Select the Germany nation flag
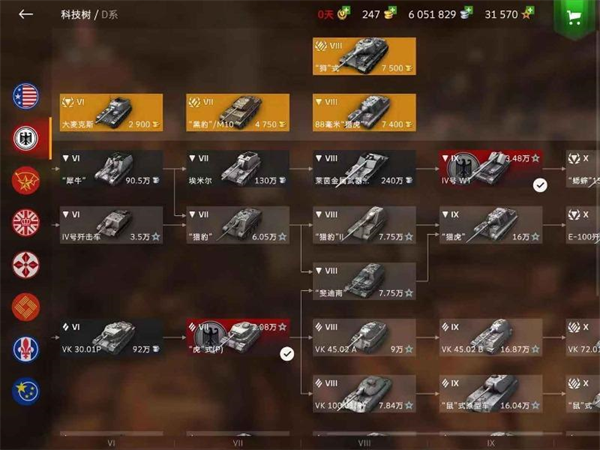 [25, 139]
